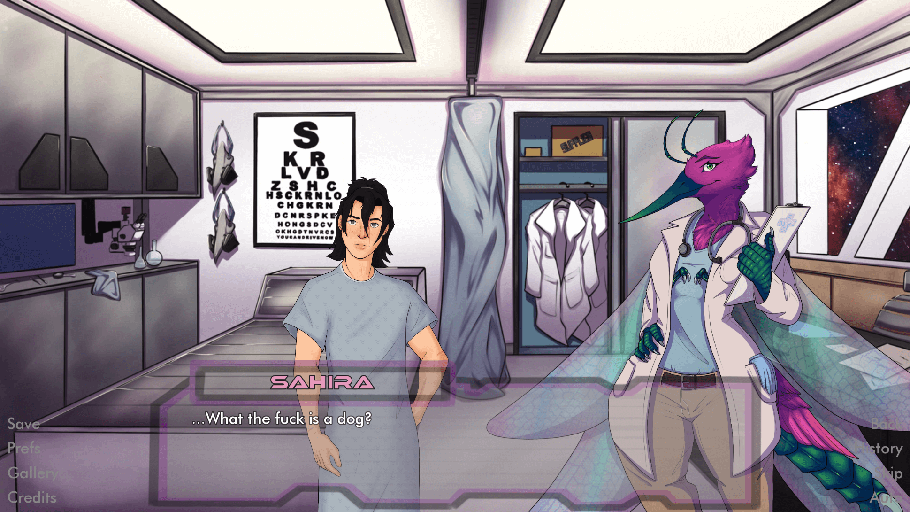This screenshot has width=910, height=512.
Task: Open the Prefs screen
Action: click(x=25, y=448)
